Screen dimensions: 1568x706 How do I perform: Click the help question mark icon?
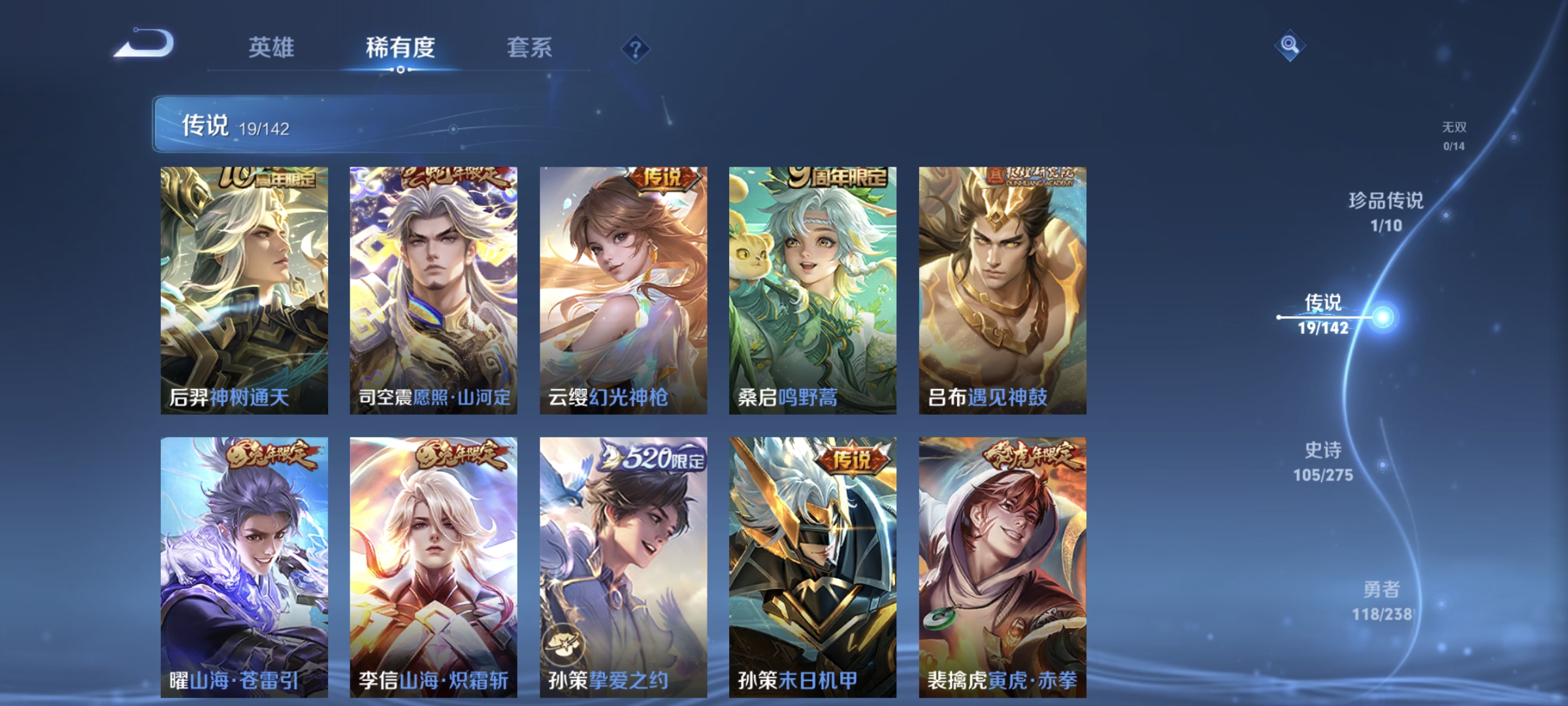click(637, 49)
